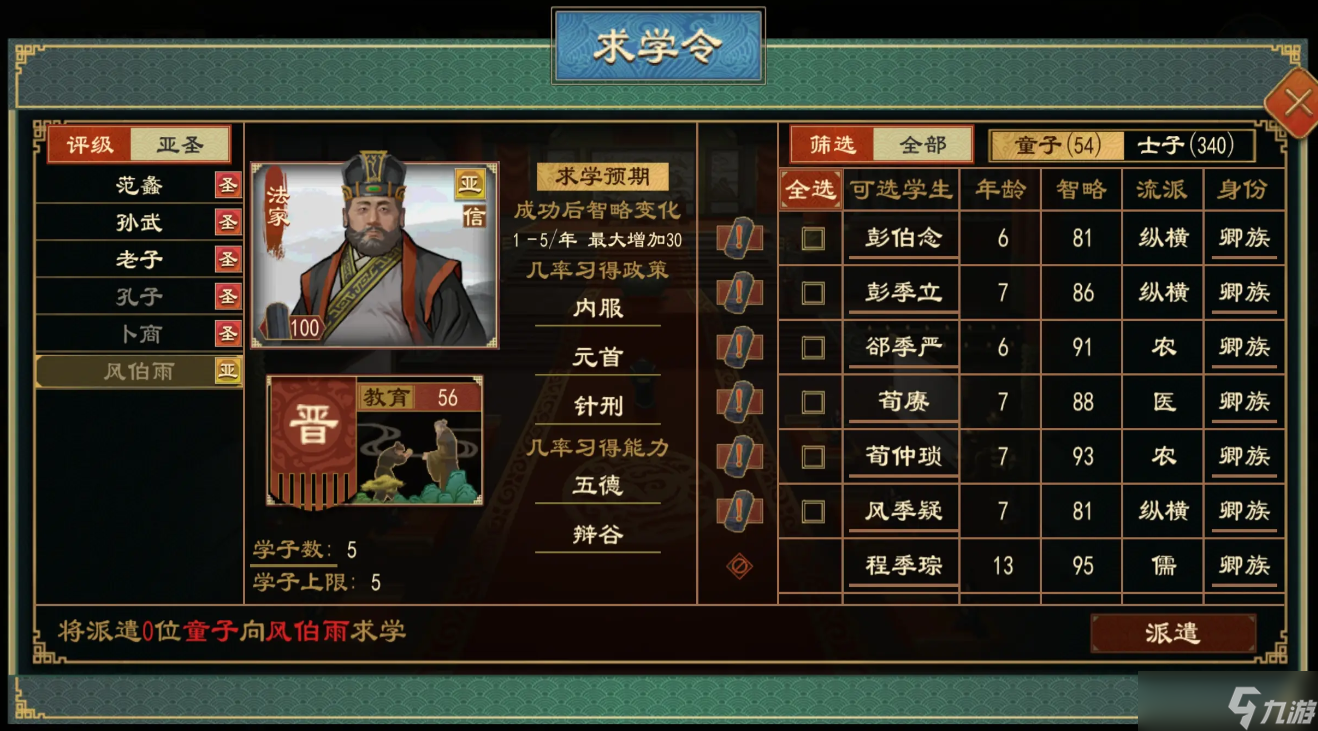Toggle the checkbox beside 荀赓
The image size is (1318, 731).
[x=813, y=402]
